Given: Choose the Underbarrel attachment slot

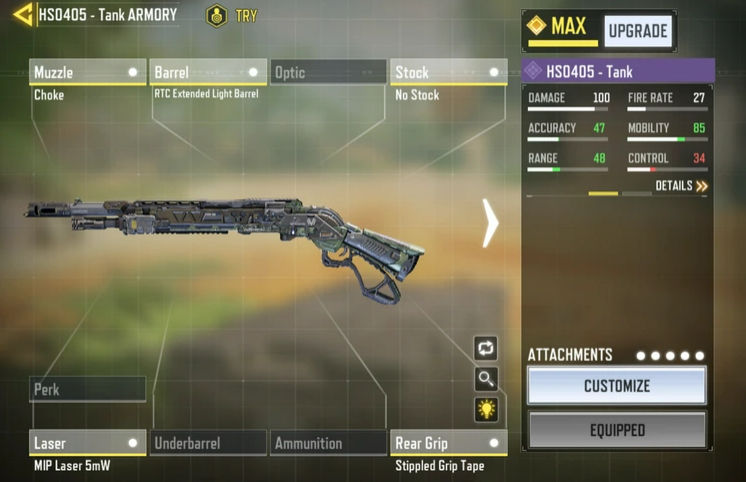Looking at the screenshot, I should [208, 443].
